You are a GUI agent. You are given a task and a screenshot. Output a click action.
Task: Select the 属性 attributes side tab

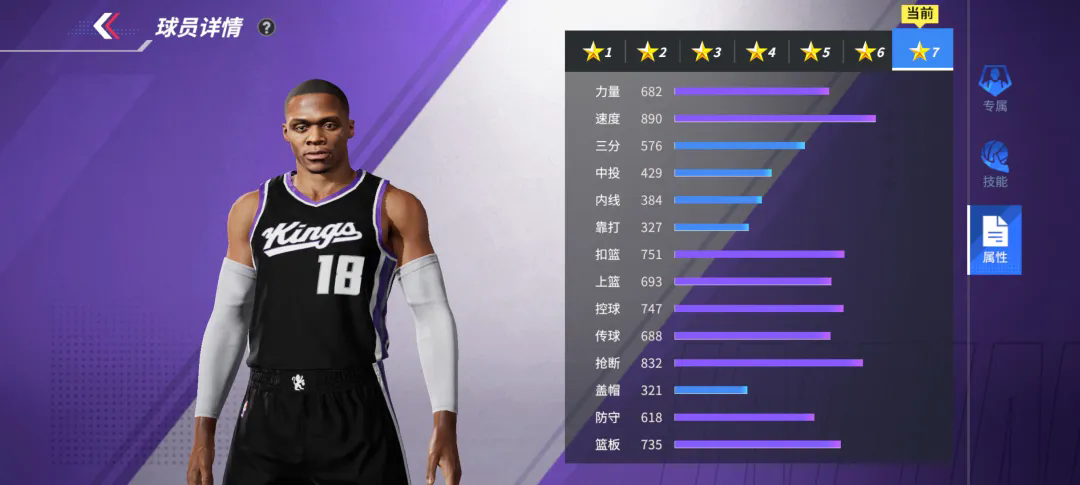tap(994, 240)
